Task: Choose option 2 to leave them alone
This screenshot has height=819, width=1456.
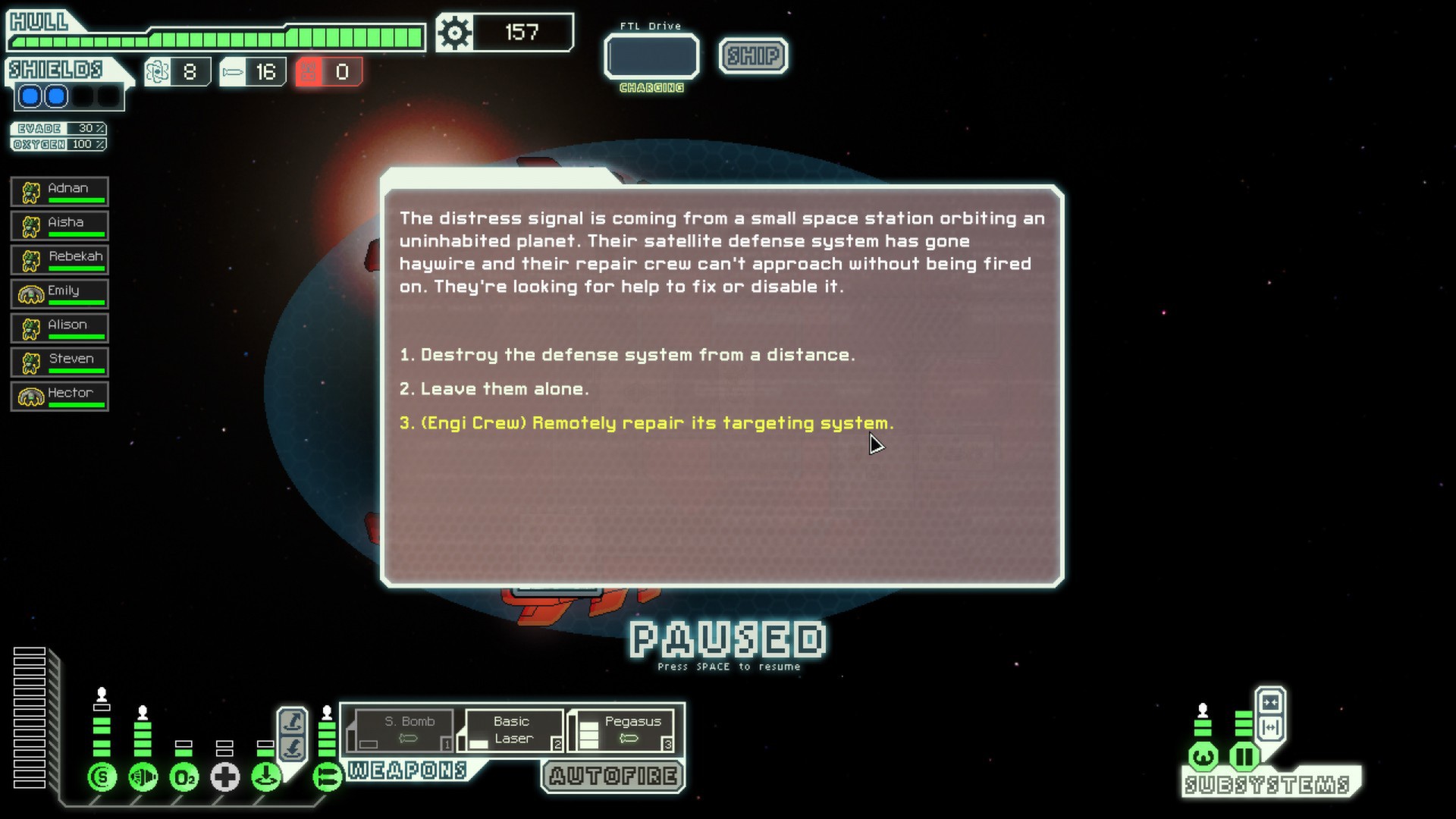Action: click(494, 388)
